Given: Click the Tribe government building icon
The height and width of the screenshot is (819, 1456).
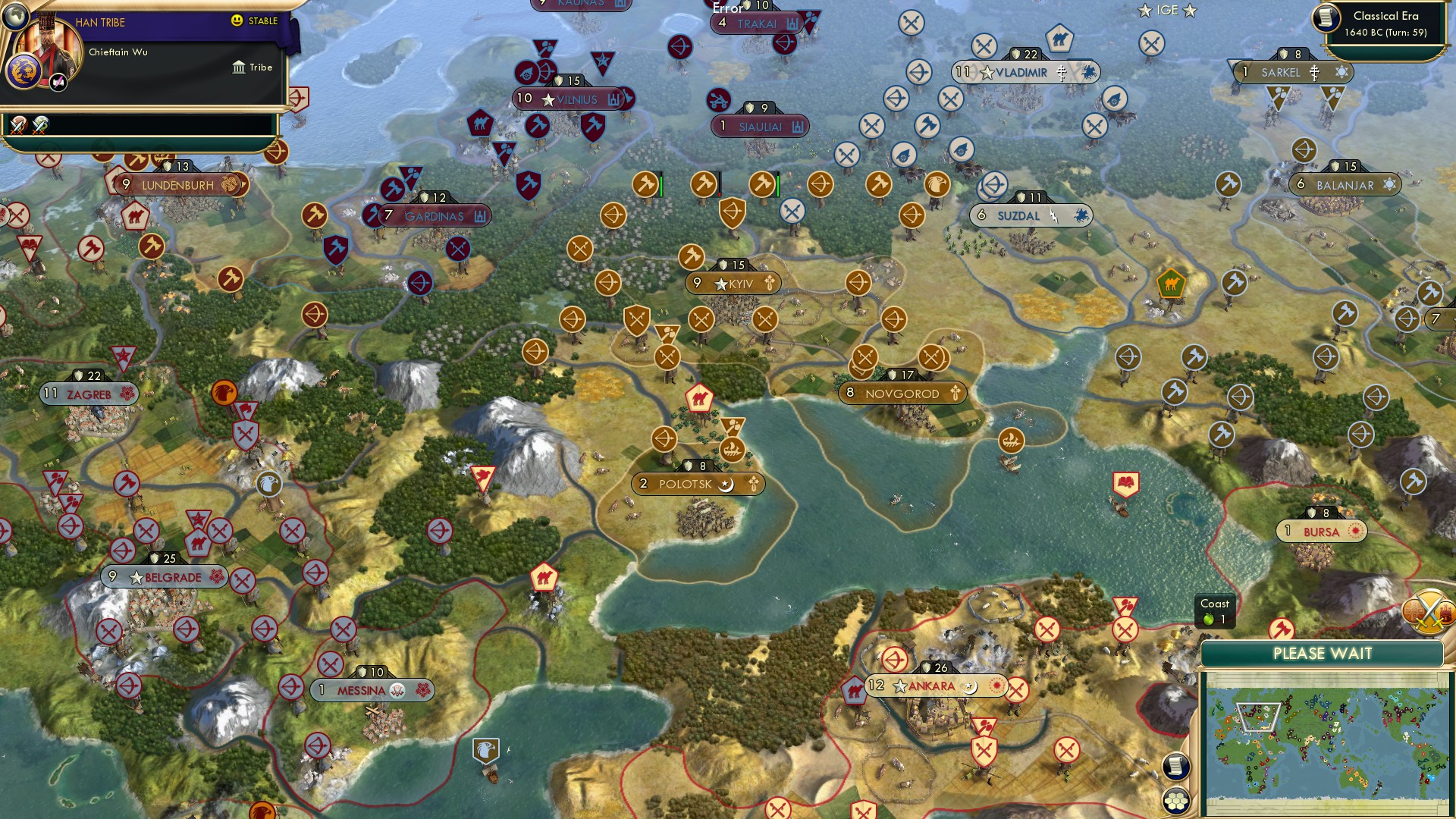Looking at the screenshot, I should [x=239, y=68].
